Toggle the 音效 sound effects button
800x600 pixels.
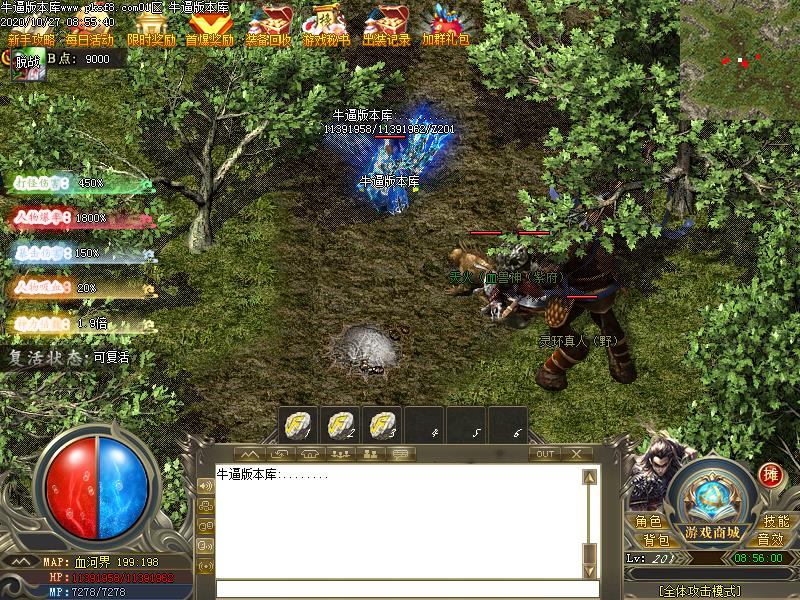click(x=770, y=540)
